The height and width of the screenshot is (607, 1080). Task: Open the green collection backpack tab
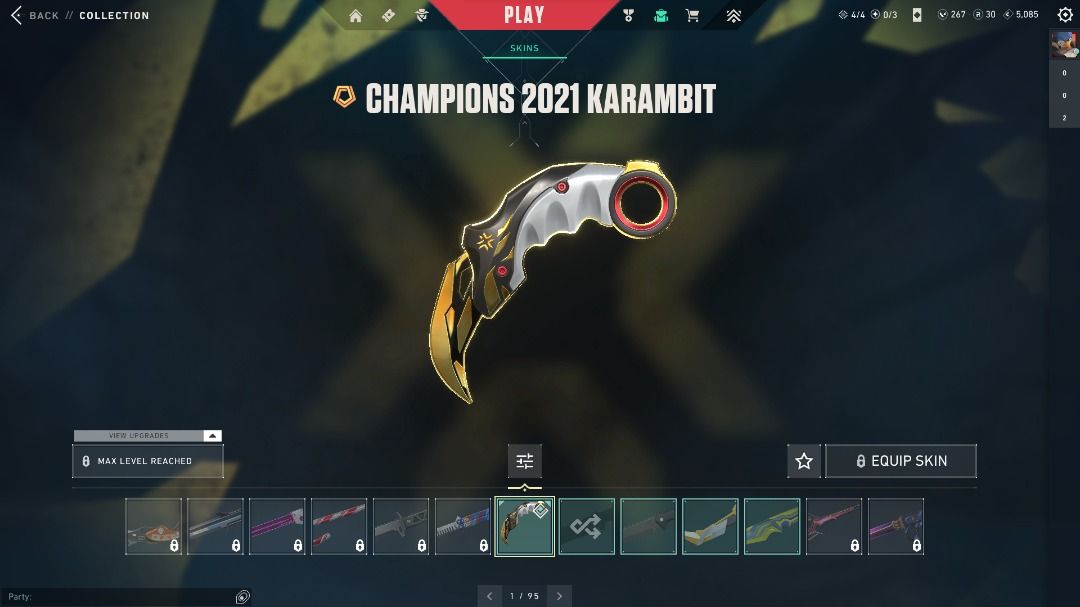pyautogui.click(x=660, y=16)
